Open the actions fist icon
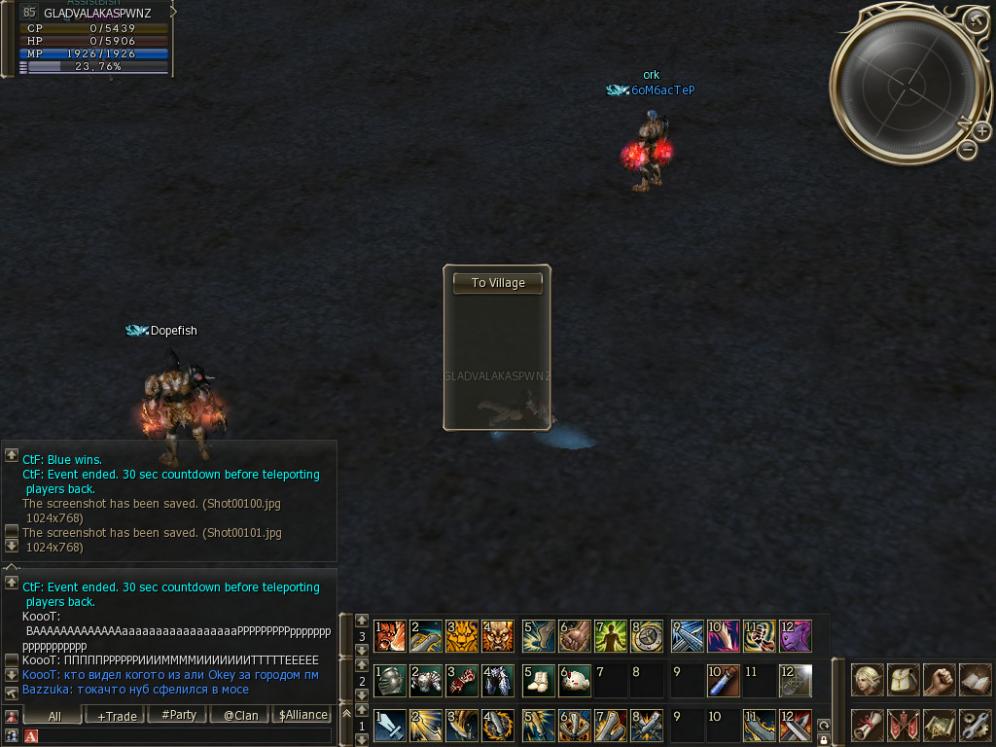Screen dimensions: 996x747 (939, 680)
